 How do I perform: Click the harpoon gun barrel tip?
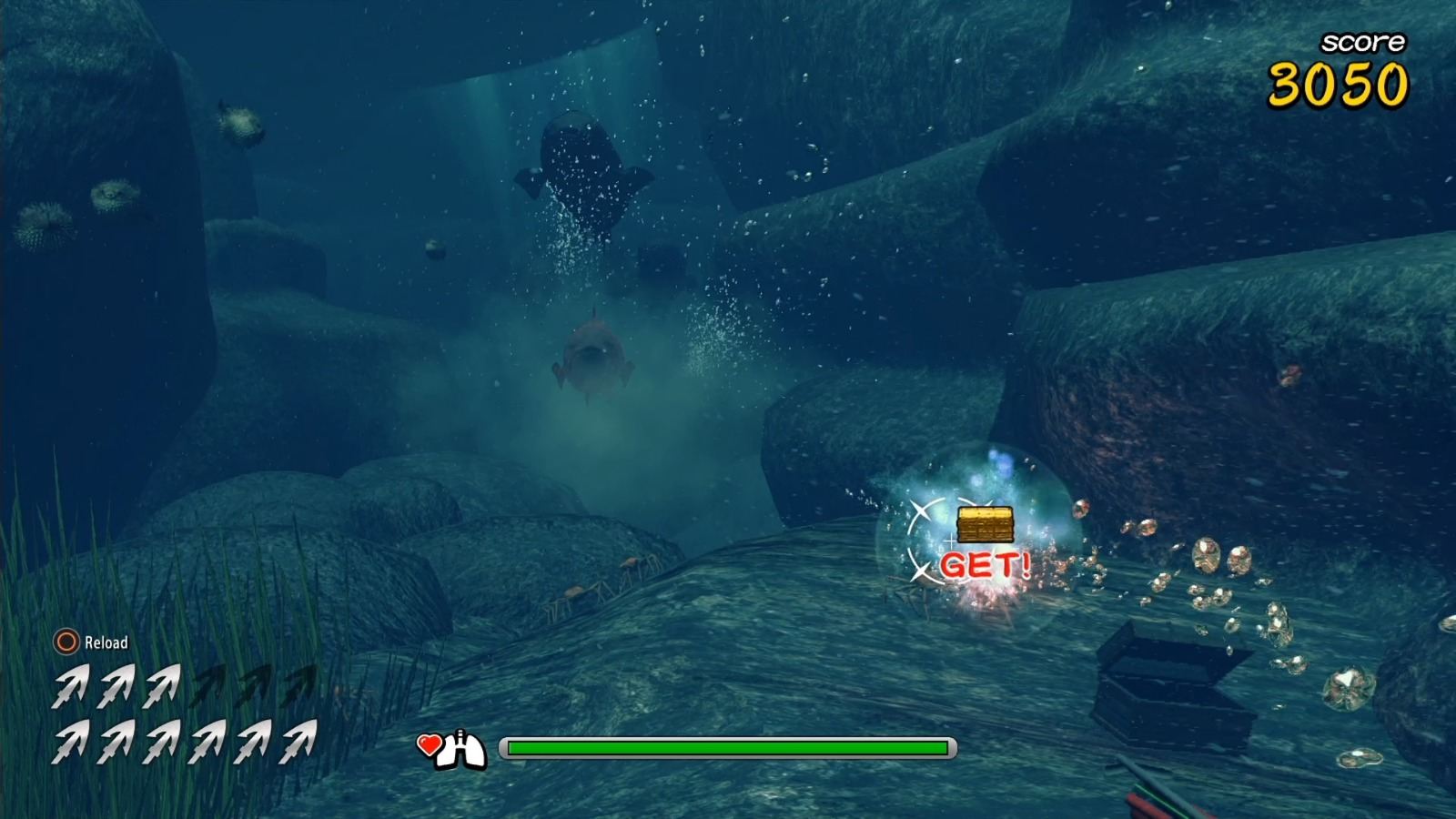[x=1120, y=757]
